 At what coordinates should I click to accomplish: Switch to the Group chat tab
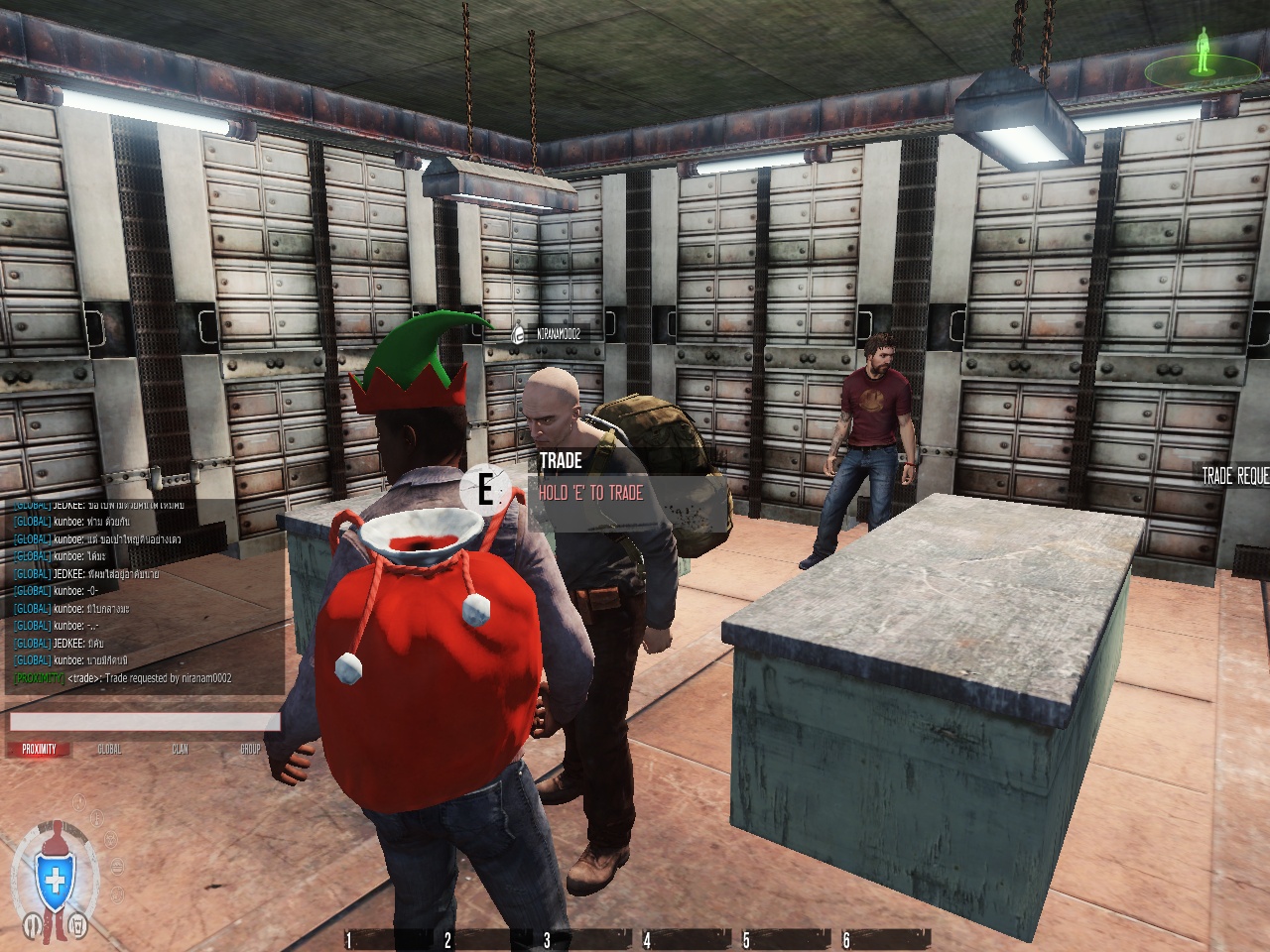pos(250,750)
